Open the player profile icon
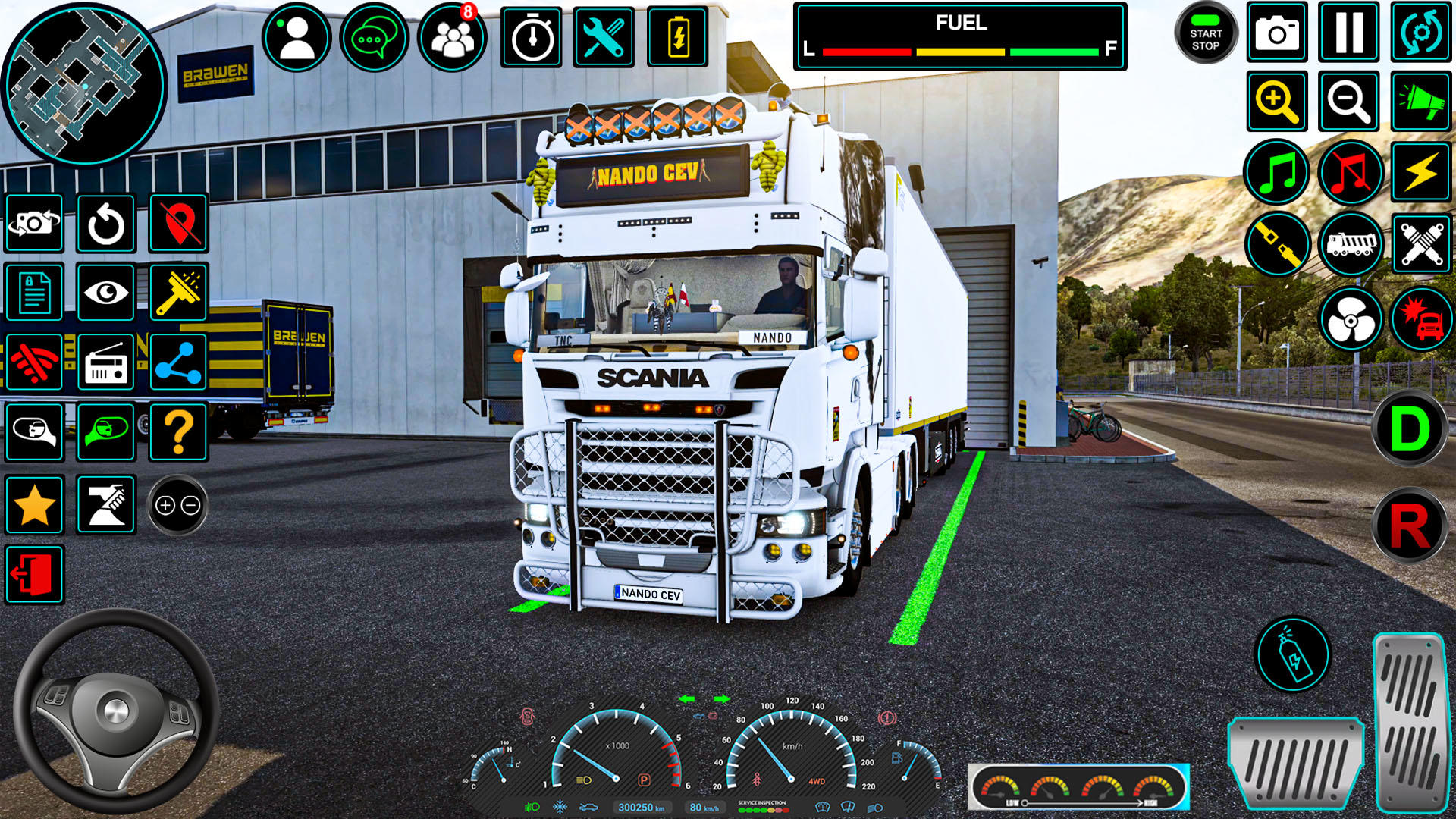This screenshot has width=1456, height=819. tap(297, 37)
